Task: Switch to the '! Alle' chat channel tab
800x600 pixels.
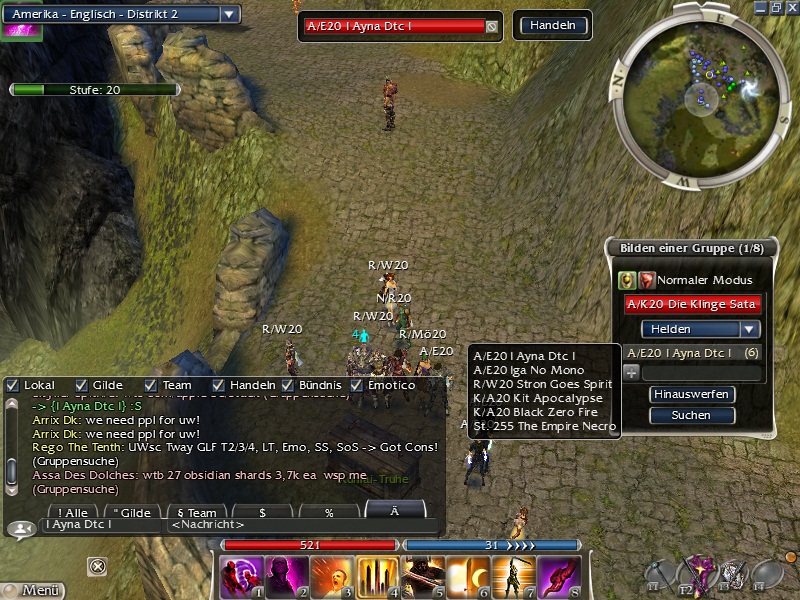Action: (73, 511)
